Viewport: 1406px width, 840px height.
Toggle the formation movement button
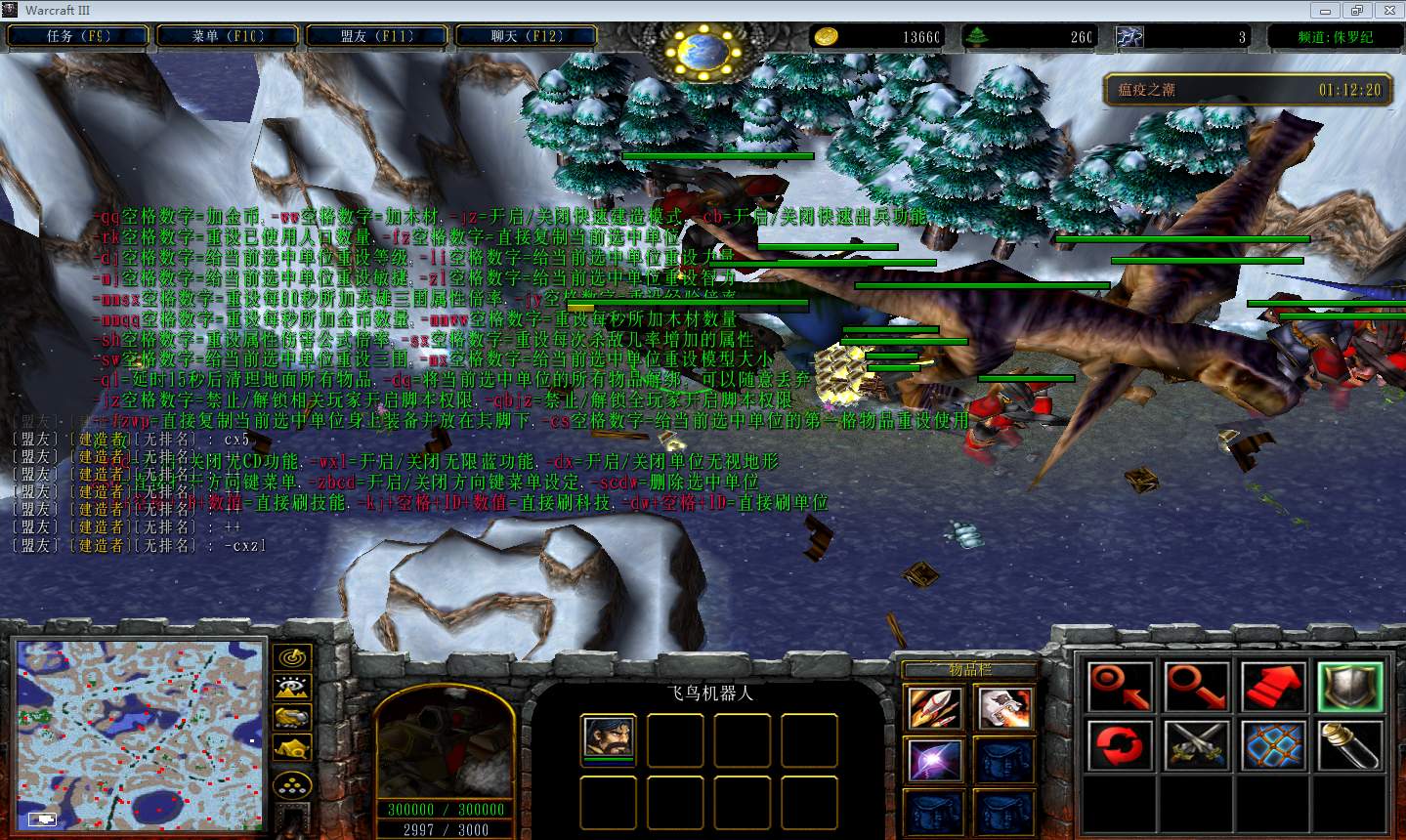tap(292, 784)
